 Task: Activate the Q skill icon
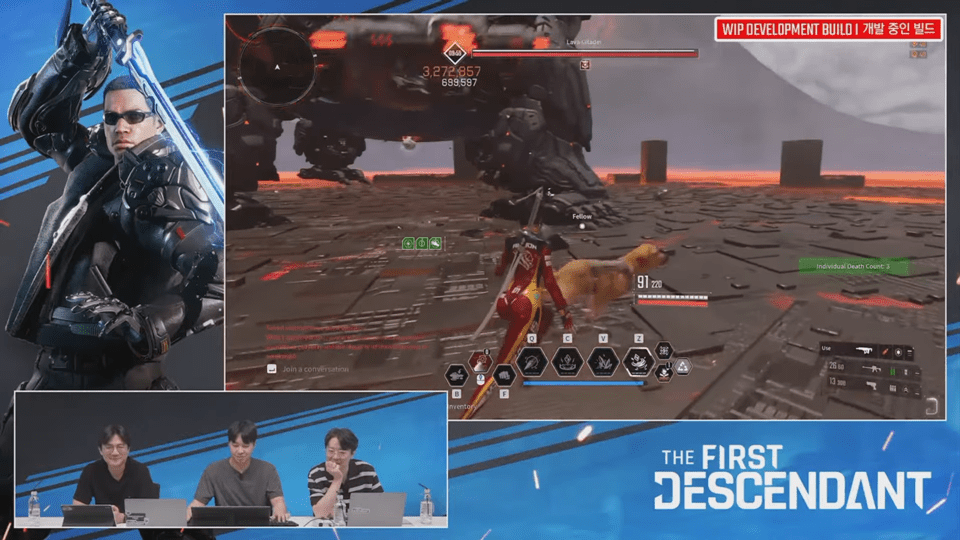(x=532, y=361)
